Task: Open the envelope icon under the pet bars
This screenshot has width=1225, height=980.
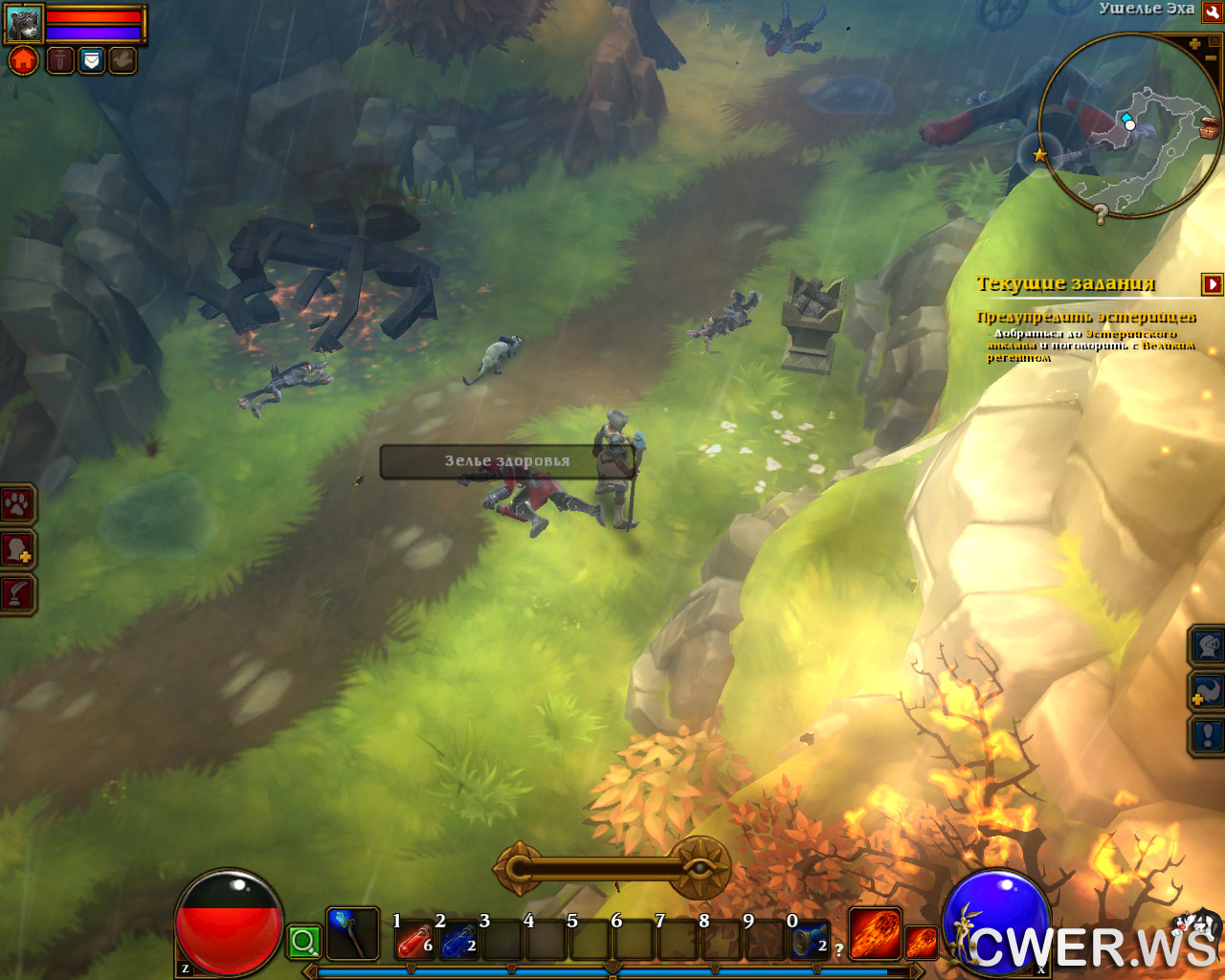Action: pos(91,61)
